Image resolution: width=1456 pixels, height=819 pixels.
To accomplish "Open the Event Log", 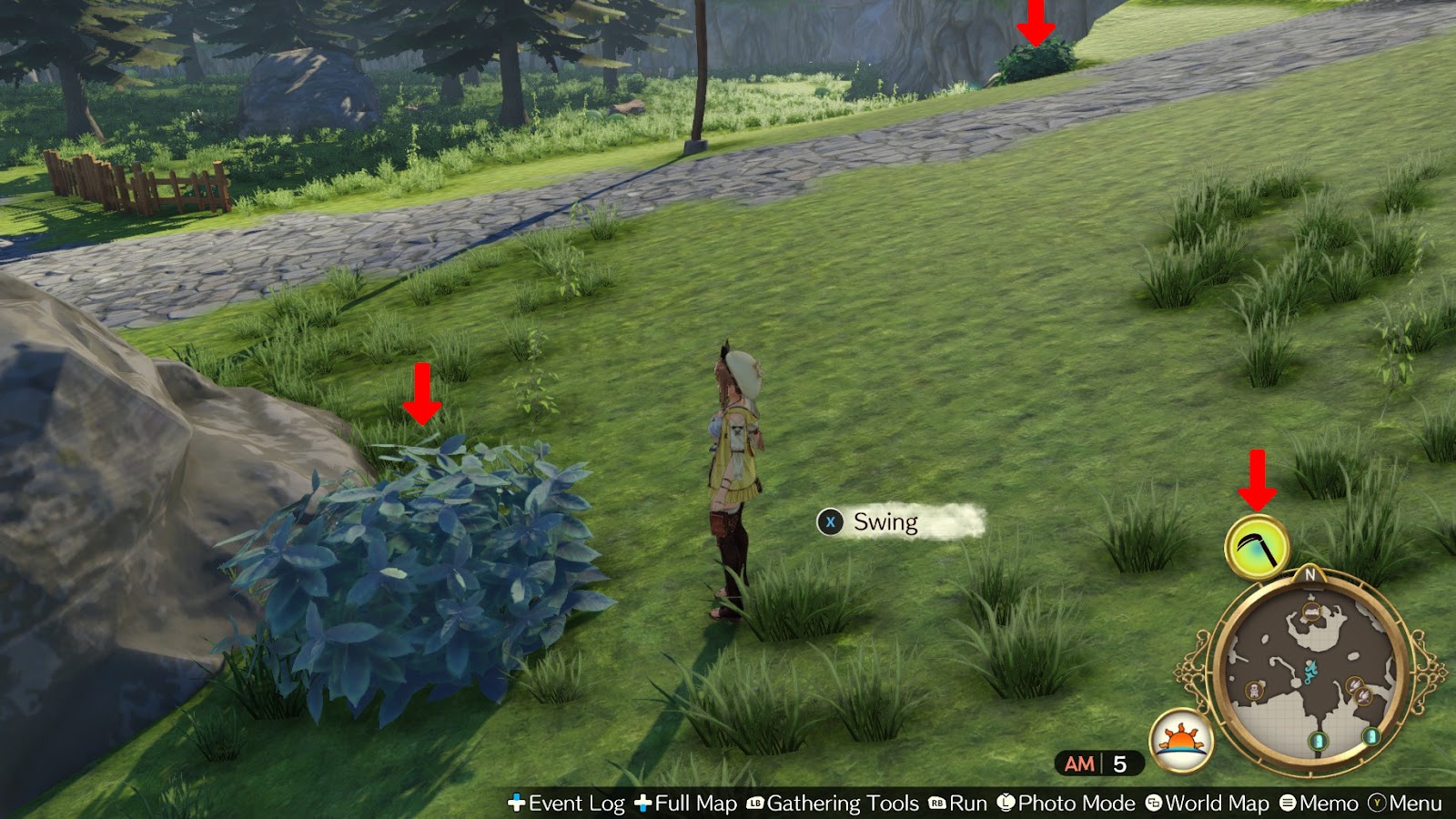I will (x=575, y=804).
